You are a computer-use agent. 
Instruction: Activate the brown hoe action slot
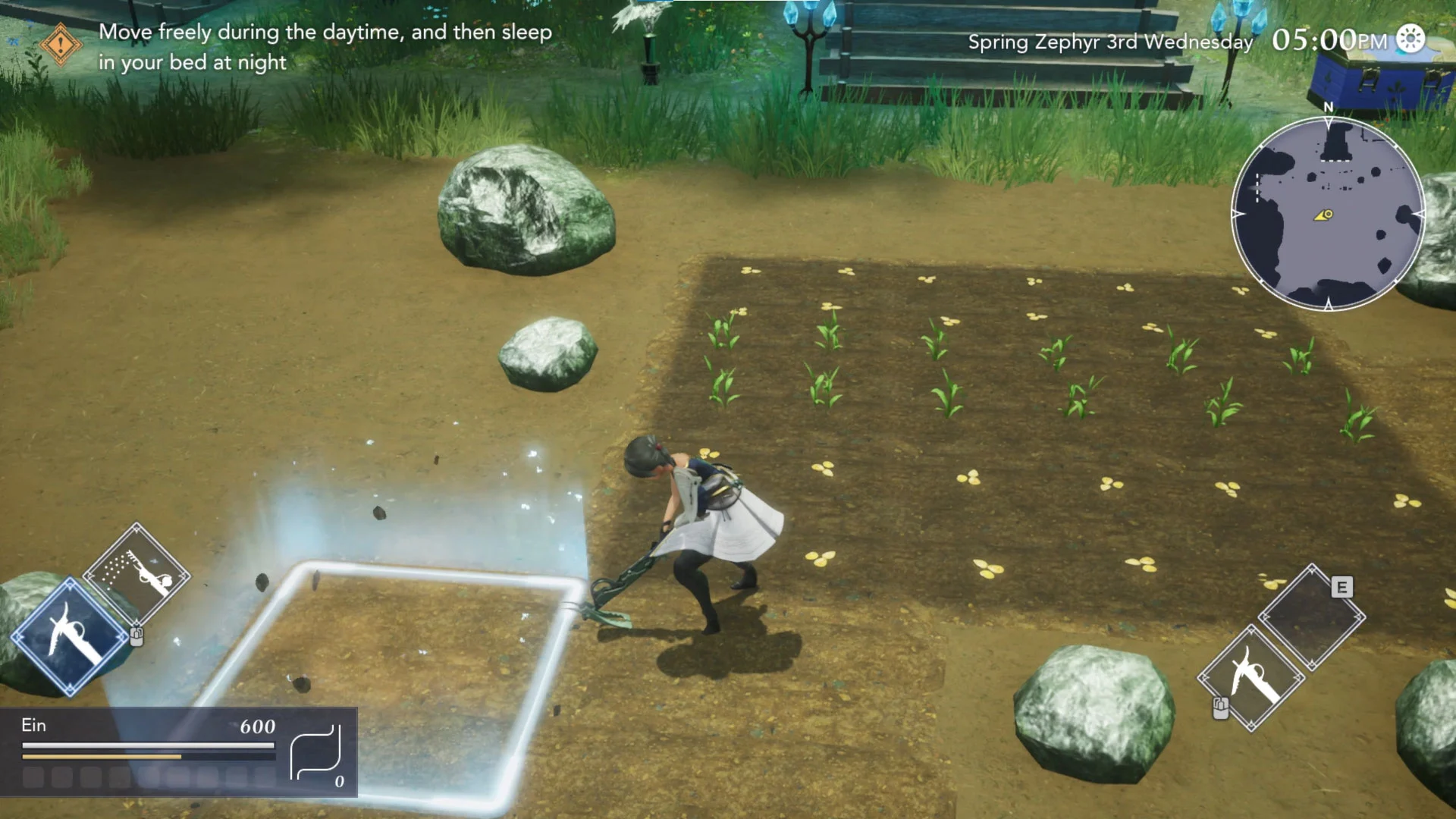pos(1251,677)
